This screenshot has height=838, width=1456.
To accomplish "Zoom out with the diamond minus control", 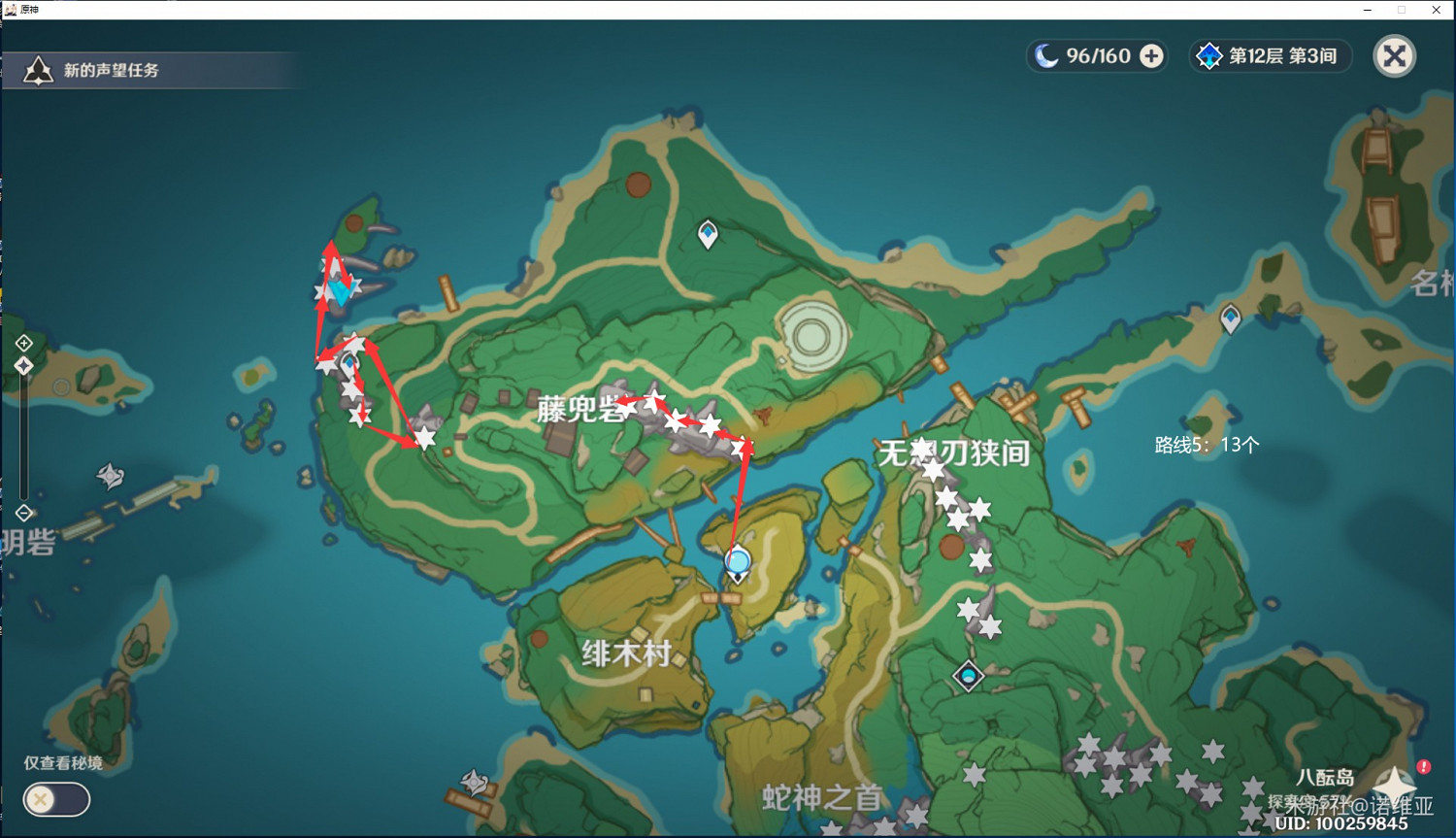I will 23,513.
